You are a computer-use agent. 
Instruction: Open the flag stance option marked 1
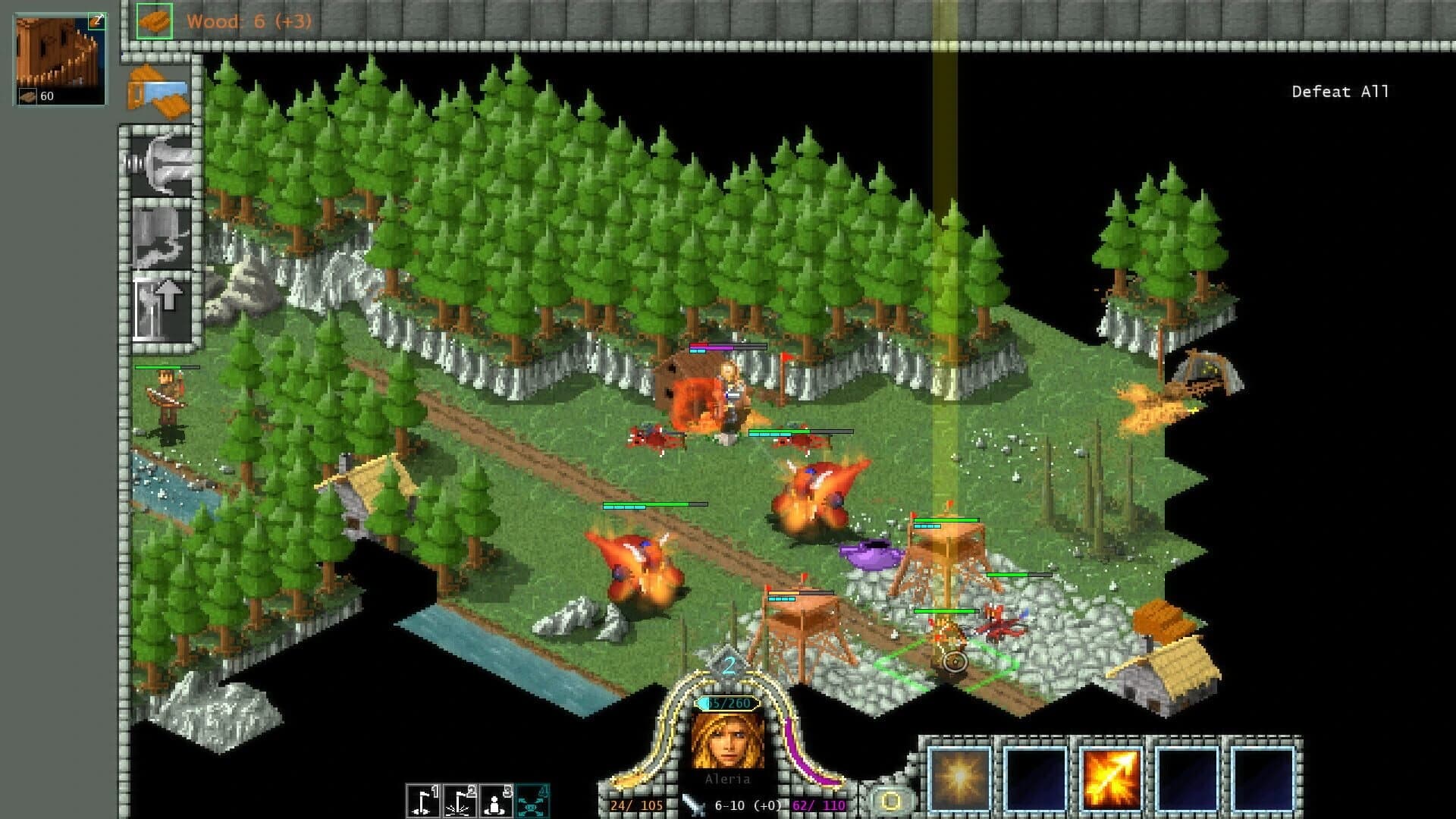422,799
